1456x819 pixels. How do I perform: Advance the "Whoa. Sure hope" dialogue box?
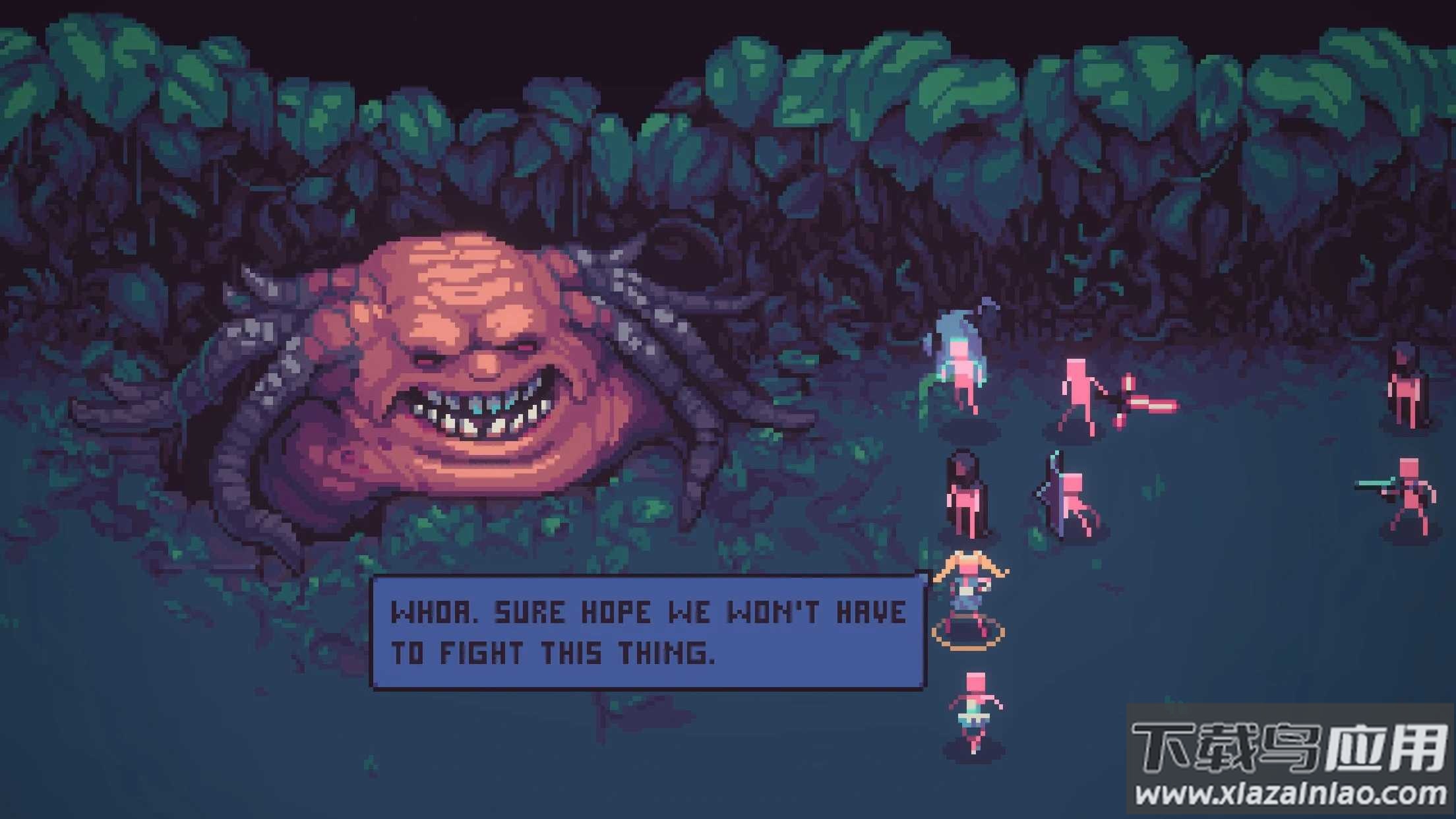pyautogui.click(x=648, y=632)
